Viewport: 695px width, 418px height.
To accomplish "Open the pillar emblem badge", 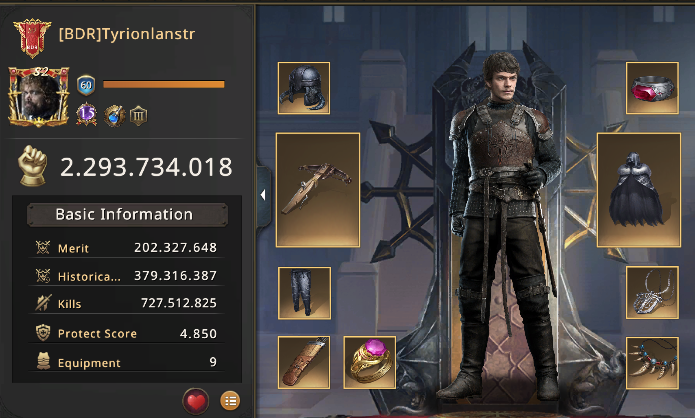I will (x=139, y=115).
